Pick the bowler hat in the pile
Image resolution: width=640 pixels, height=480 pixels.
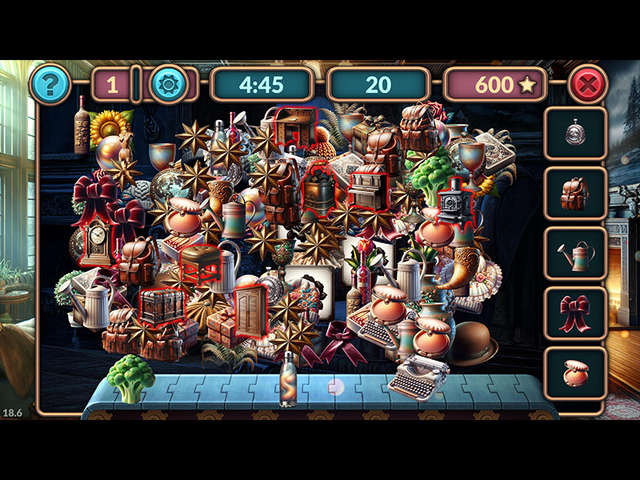point(474,343)
